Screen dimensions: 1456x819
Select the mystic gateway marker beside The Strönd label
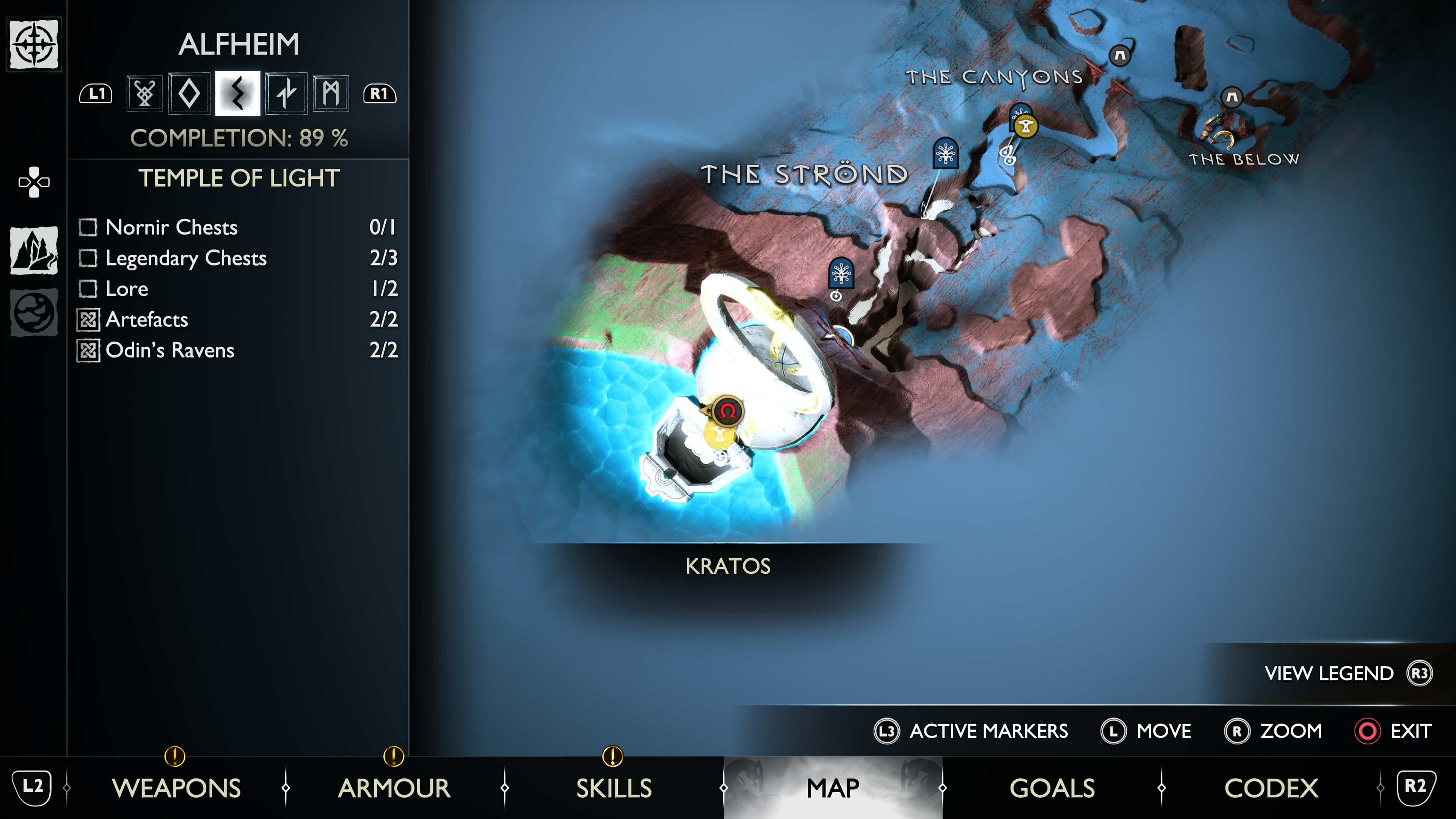click(x=946, y=152)
